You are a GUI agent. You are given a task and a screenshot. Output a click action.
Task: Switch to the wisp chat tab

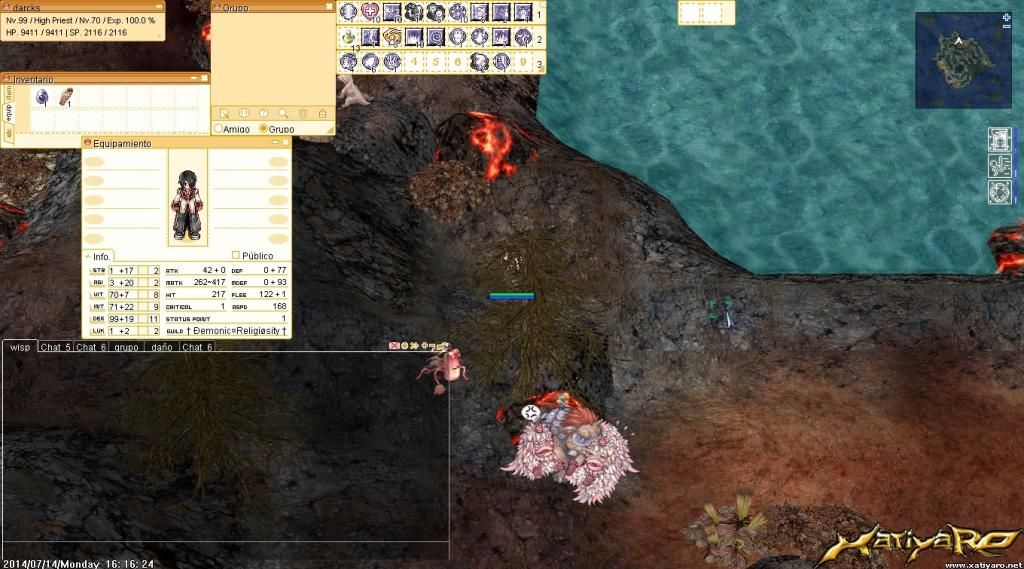pos(19,347)
